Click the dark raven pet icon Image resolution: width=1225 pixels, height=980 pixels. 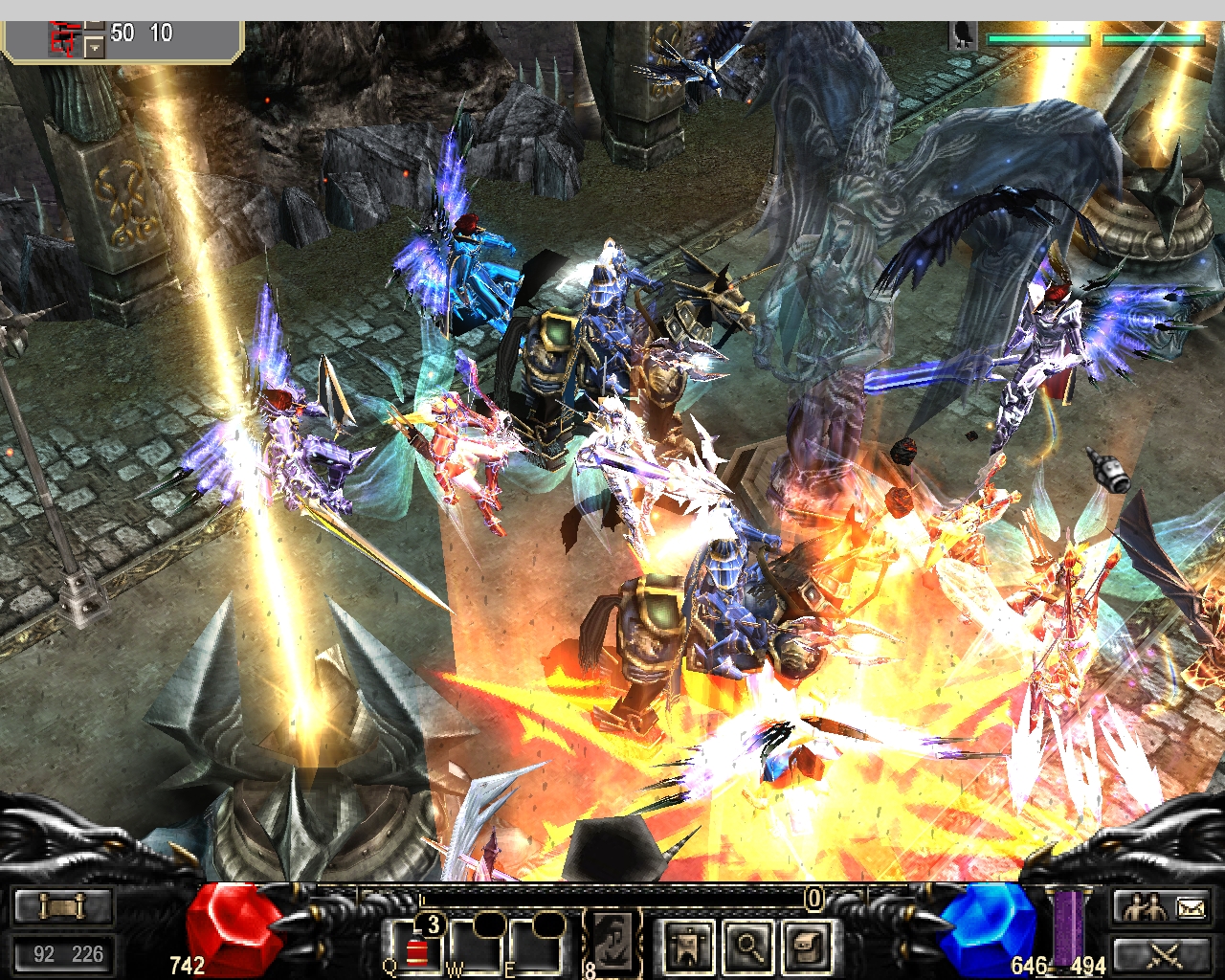[964, 37]
